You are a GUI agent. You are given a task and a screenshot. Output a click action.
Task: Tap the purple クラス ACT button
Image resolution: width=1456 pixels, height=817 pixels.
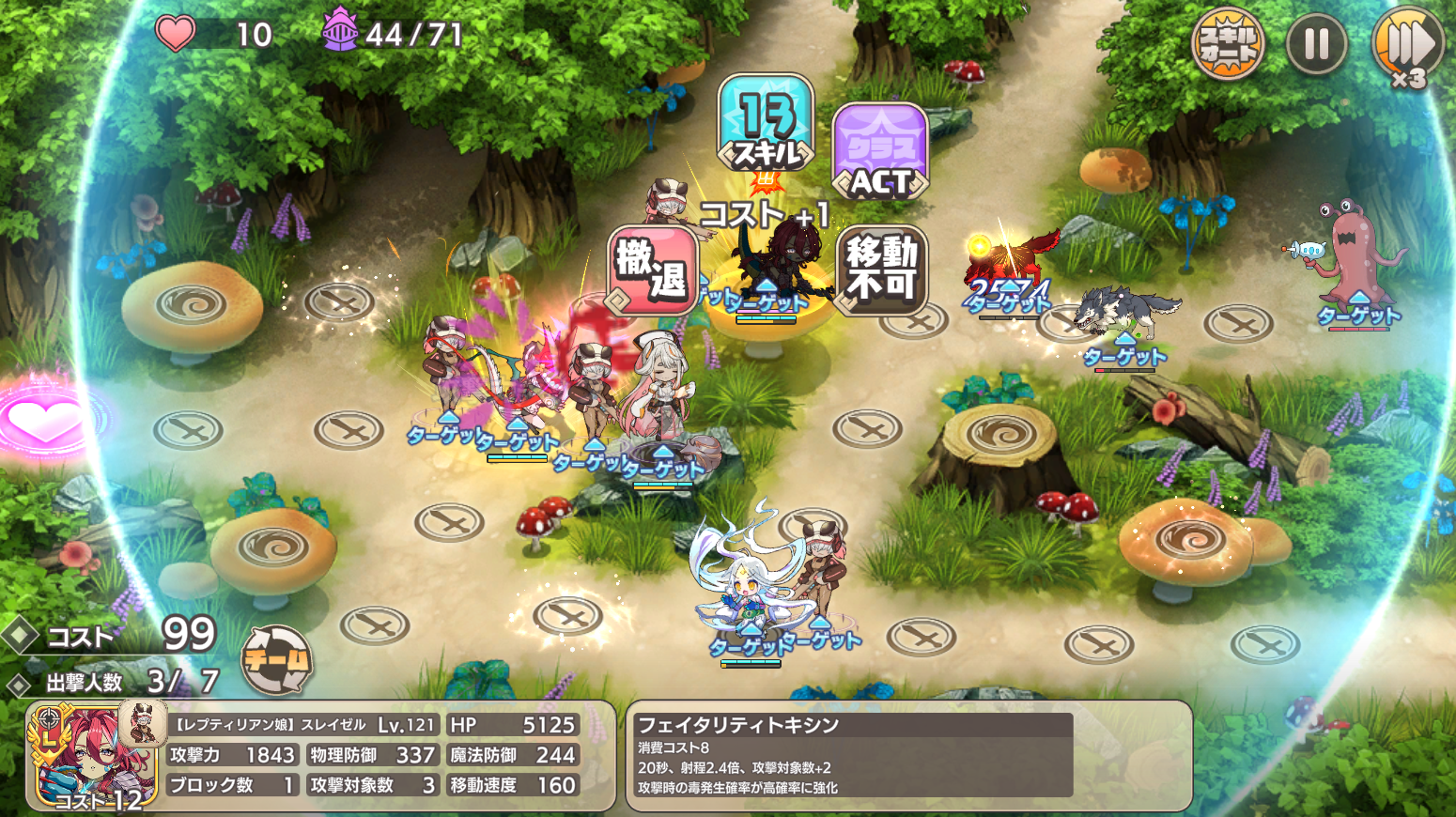coord(880,152)
